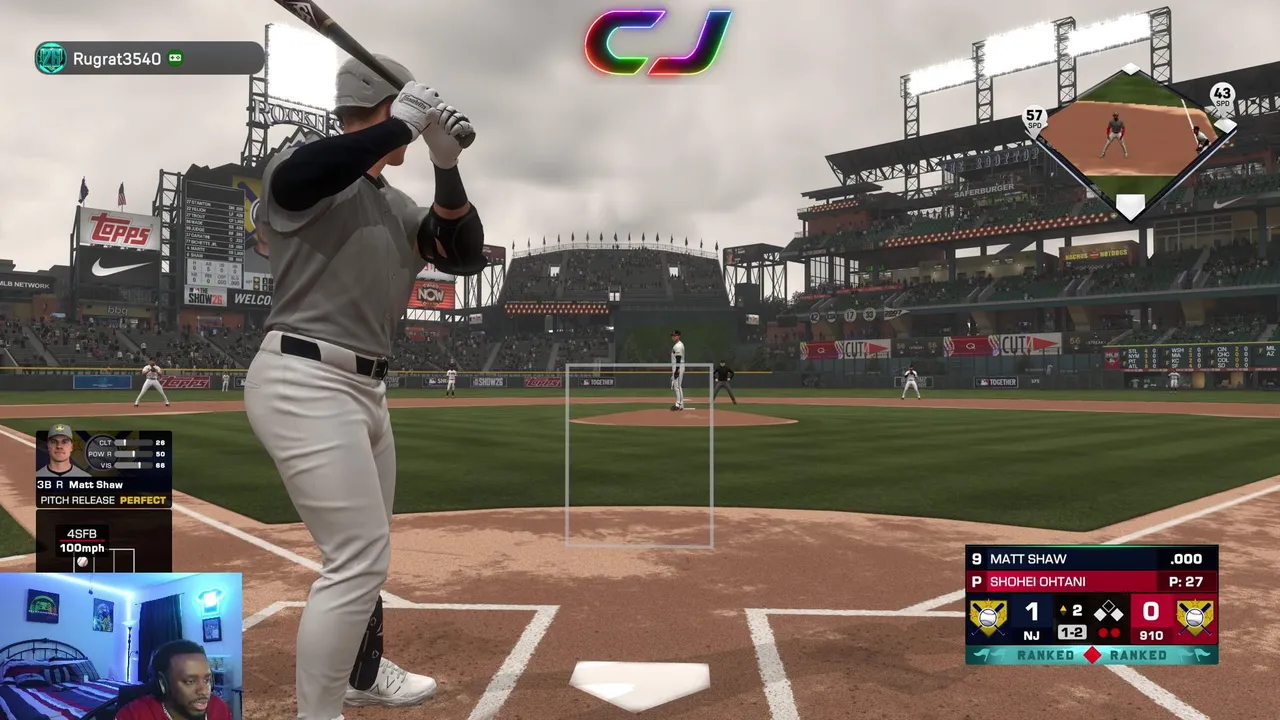This screenshot has height=720, width=1280.
Task: Click the baseball diamond field minimap
Action: click(x=1130, y=143)
